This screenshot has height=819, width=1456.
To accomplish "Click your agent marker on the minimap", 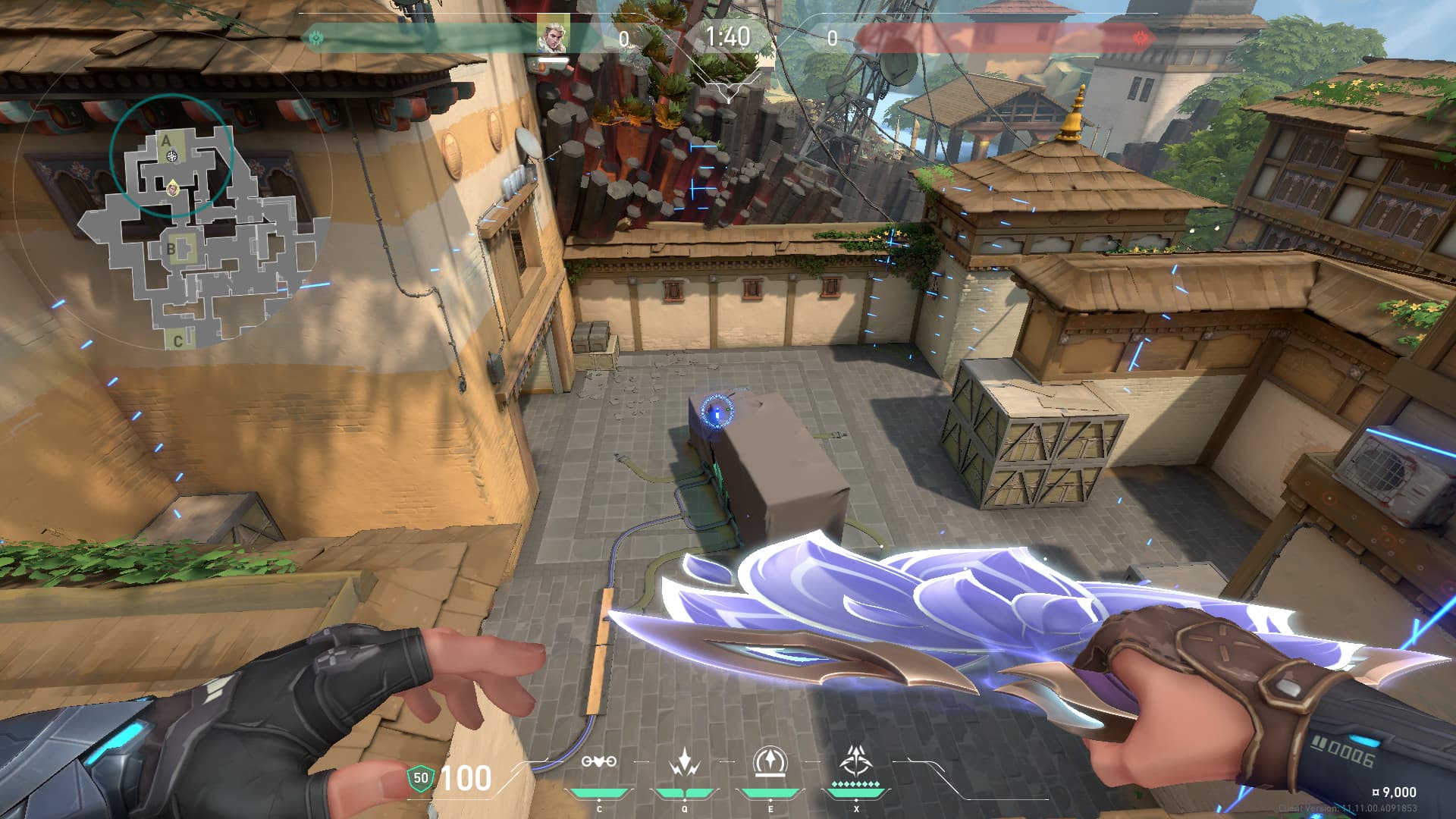I will (x=174, y=187).
